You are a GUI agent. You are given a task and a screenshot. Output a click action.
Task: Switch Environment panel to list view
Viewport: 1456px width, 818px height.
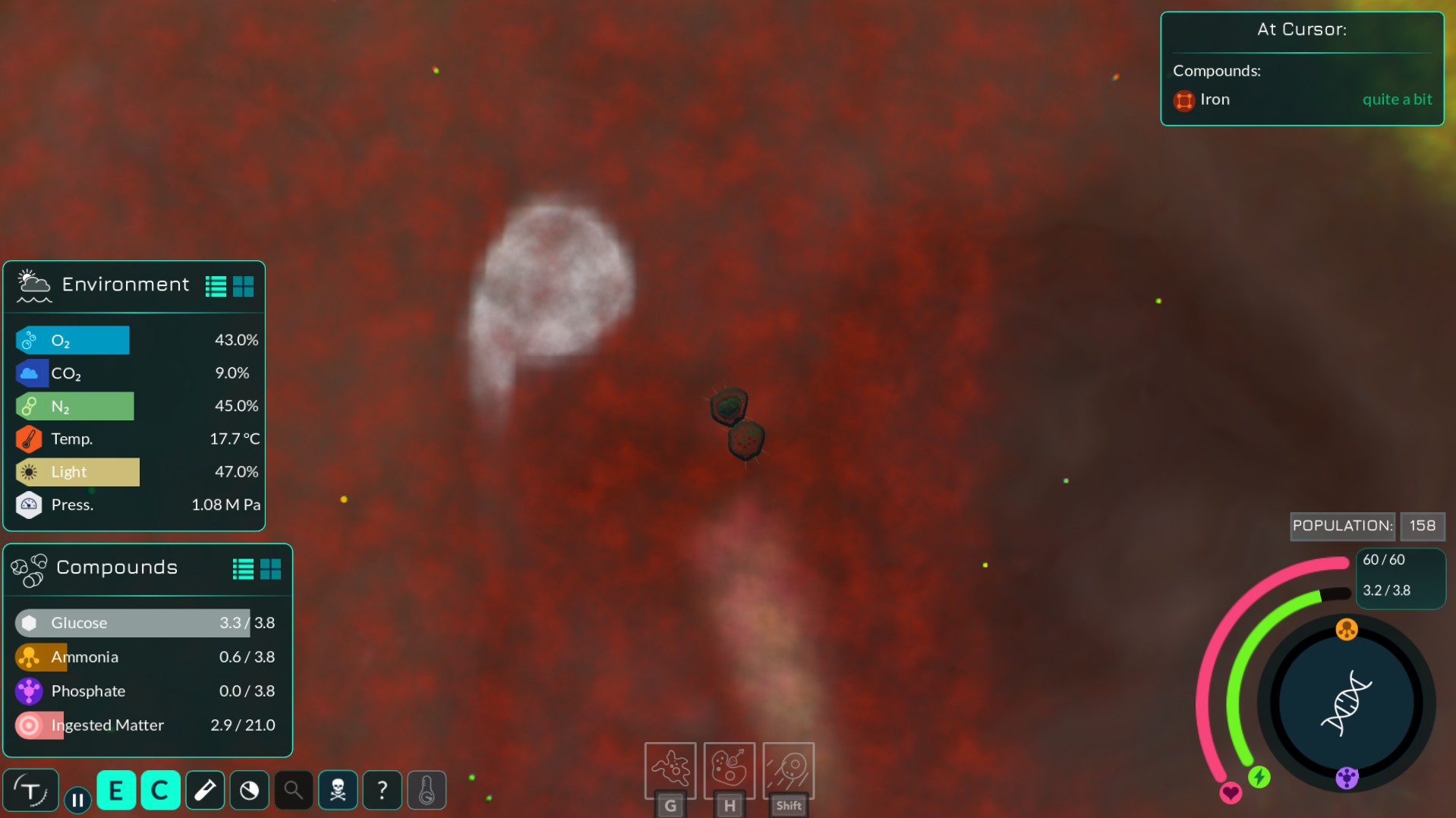pyautogui.click(x=216, y=286)
